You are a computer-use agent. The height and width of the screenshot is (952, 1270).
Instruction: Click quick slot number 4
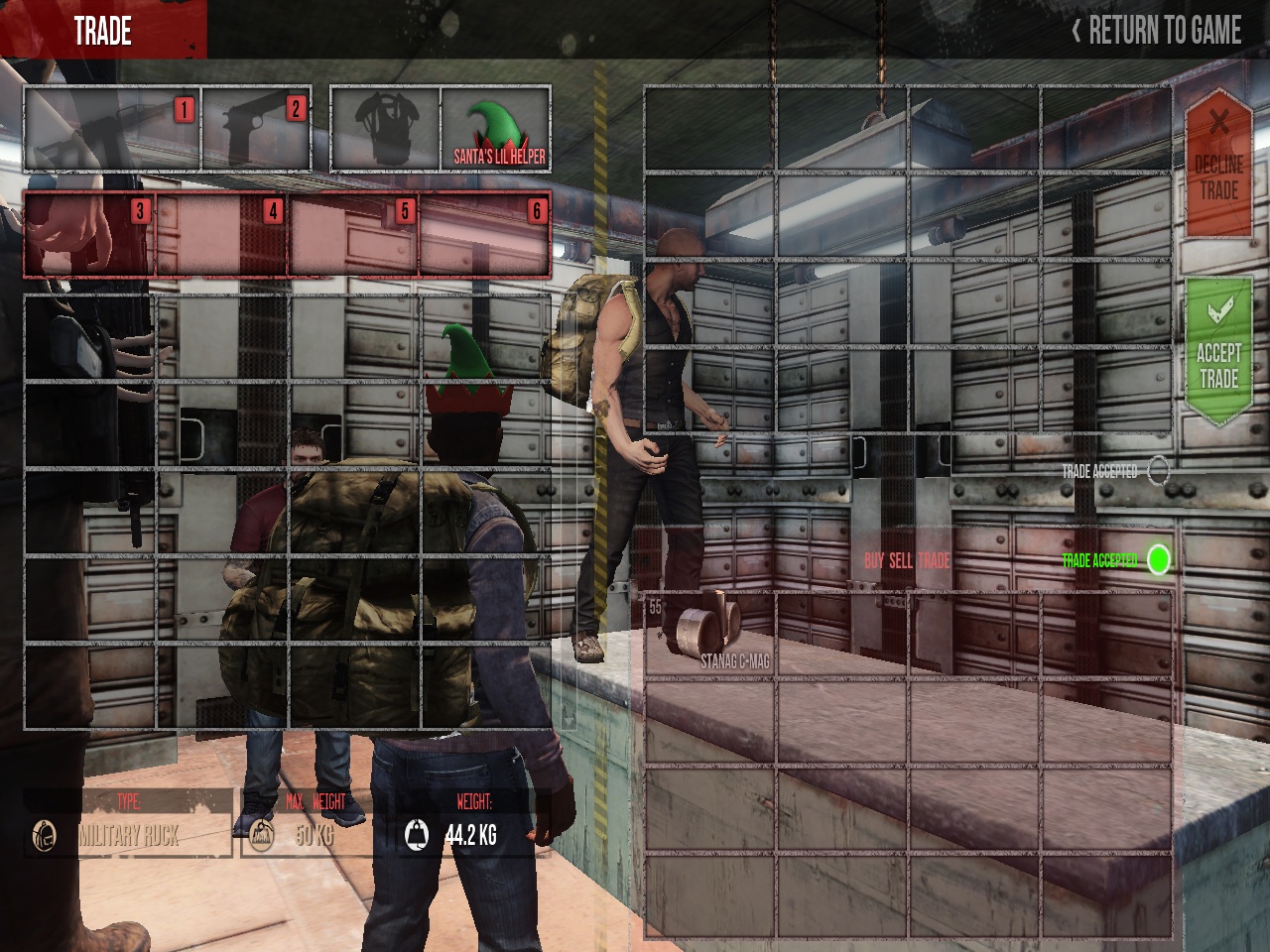pyautogui.click(x=221, y=234)
